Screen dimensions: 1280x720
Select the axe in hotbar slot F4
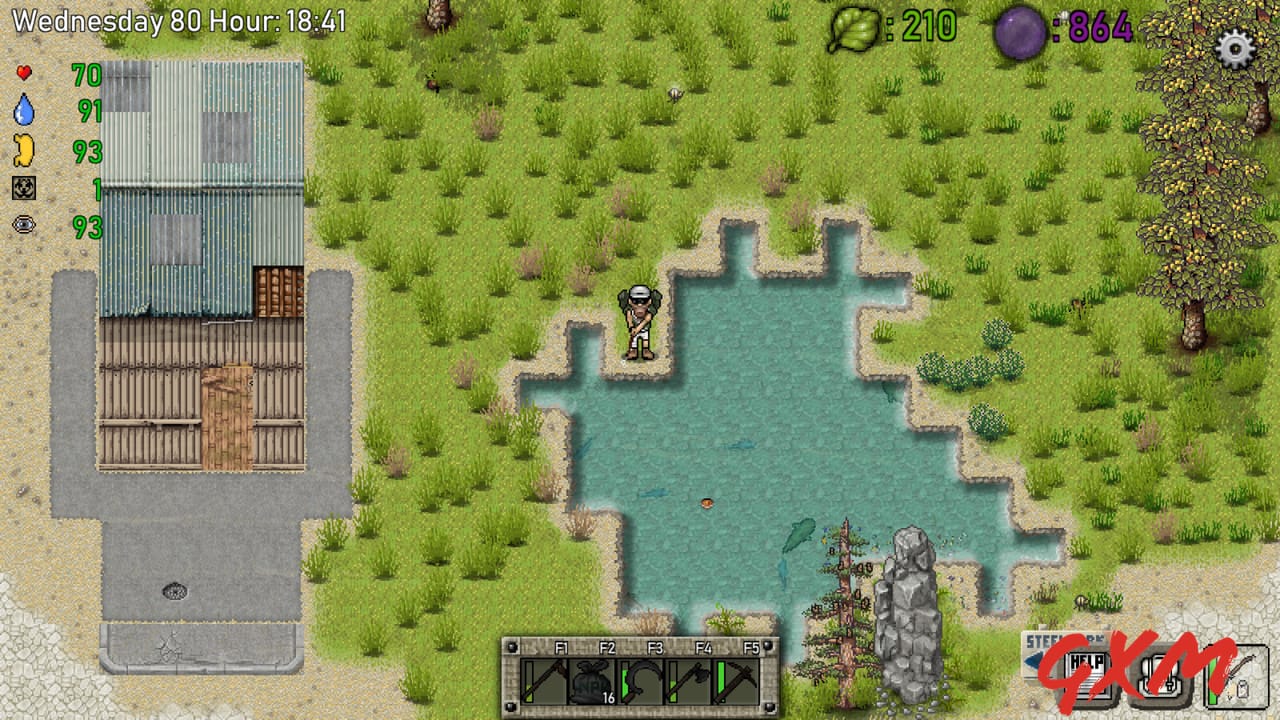(x=690, y=681)
